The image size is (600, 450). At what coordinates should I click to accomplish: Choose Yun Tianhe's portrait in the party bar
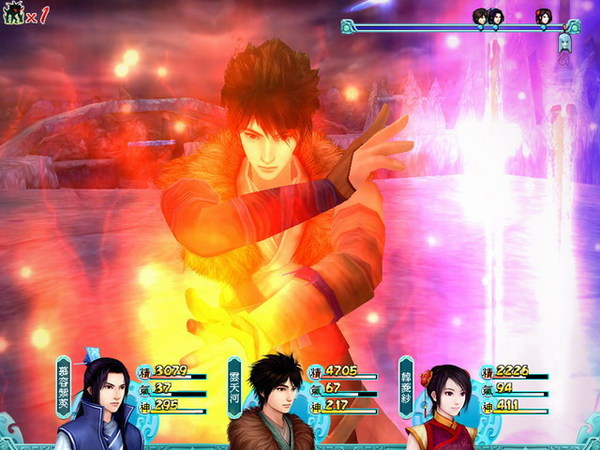(x=267, y=404)
